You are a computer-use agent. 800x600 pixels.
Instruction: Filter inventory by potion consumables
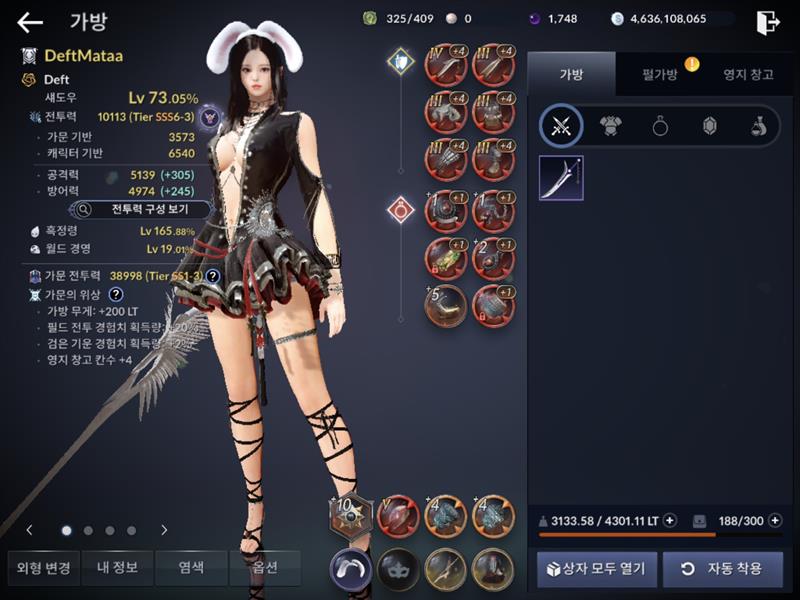point(759,126)
